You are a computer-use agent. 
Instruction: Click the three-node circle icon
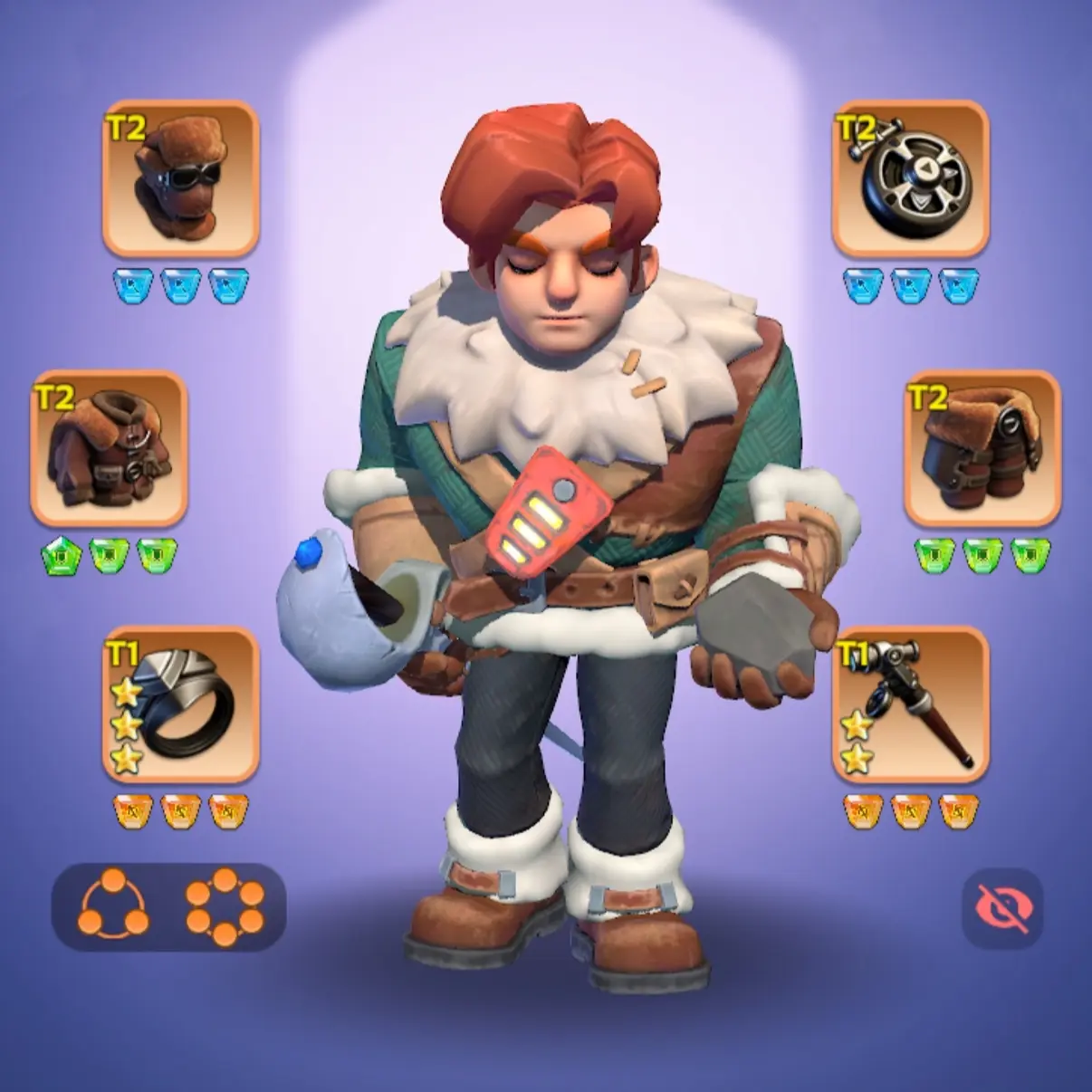pos(114,907)
